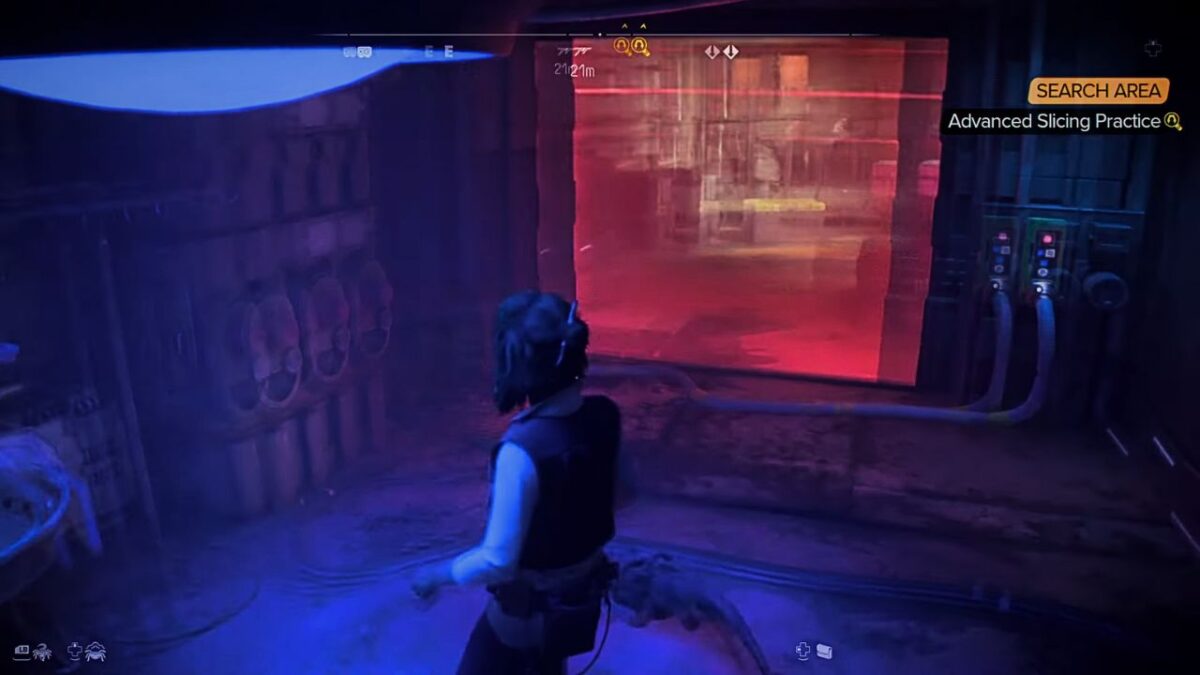Image resolution: width=1200 pixels, height=675 pixels.
Task: Click the crab-shaped creature icon at bottom left
Action: click(96, 651)
